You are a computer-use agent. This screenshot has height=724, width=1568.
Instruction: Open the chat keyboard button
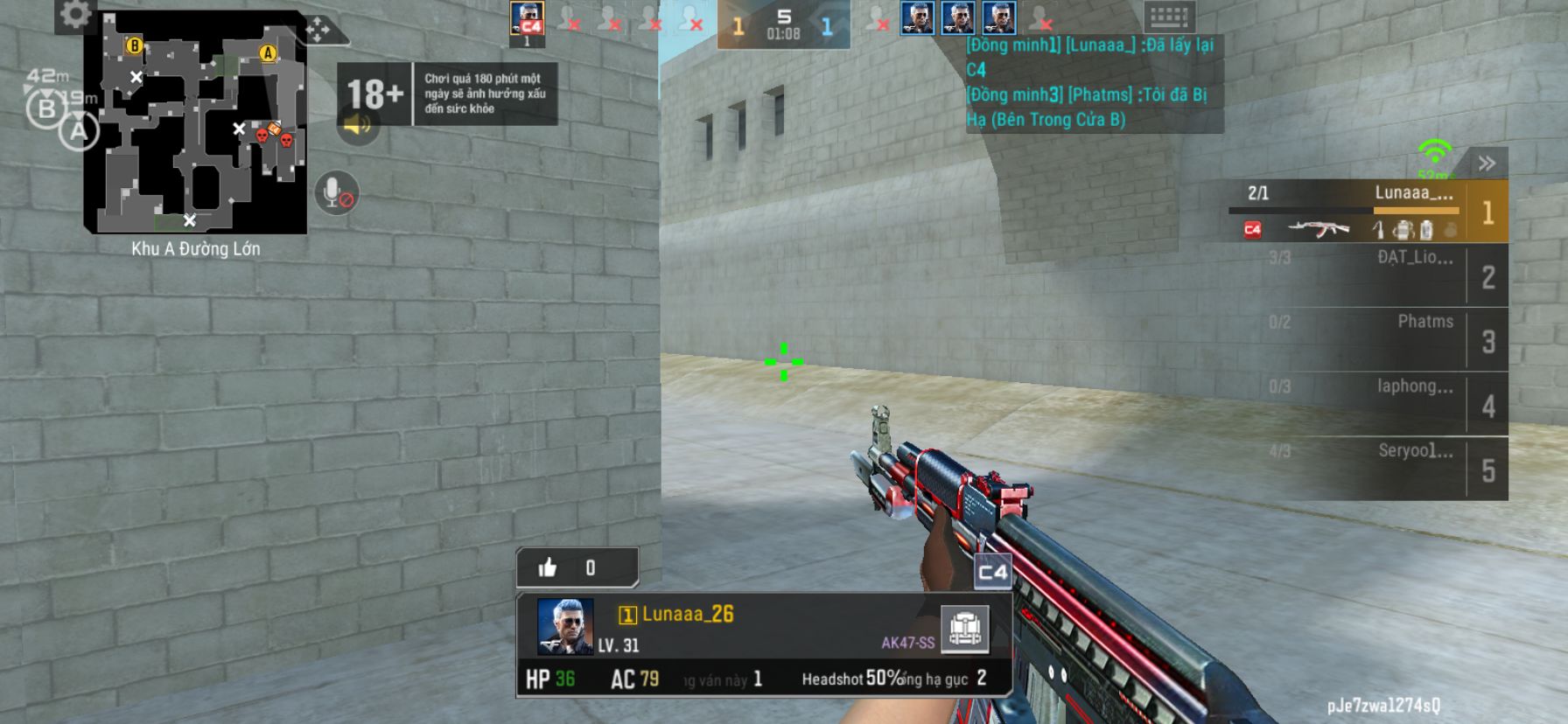pyautogui.click(x=1168, y=17)
